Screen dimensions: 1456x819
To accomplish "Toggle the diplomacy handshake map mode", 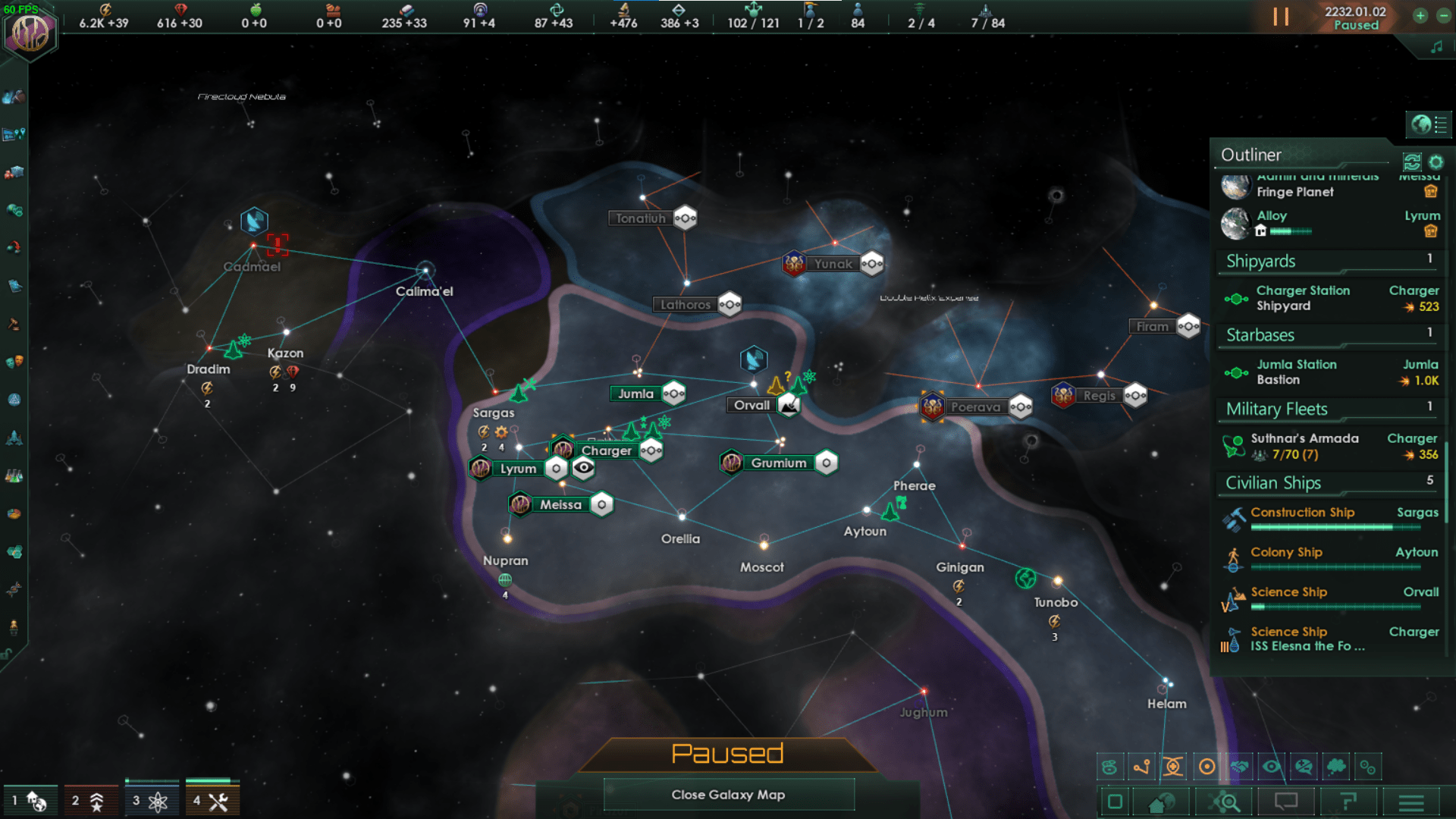I will pos(1241,767).
